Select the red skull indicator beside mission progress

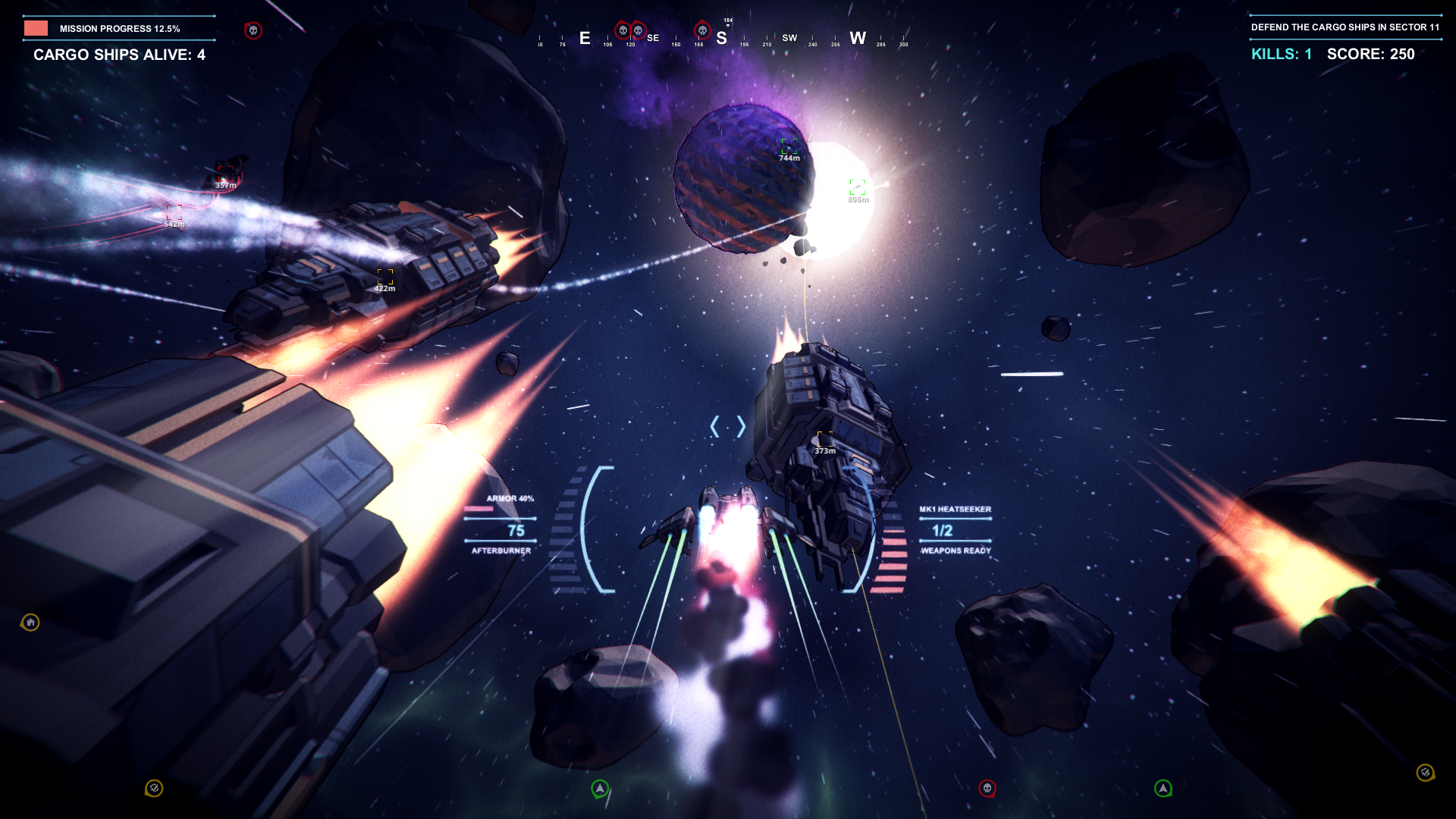(253, 30)
